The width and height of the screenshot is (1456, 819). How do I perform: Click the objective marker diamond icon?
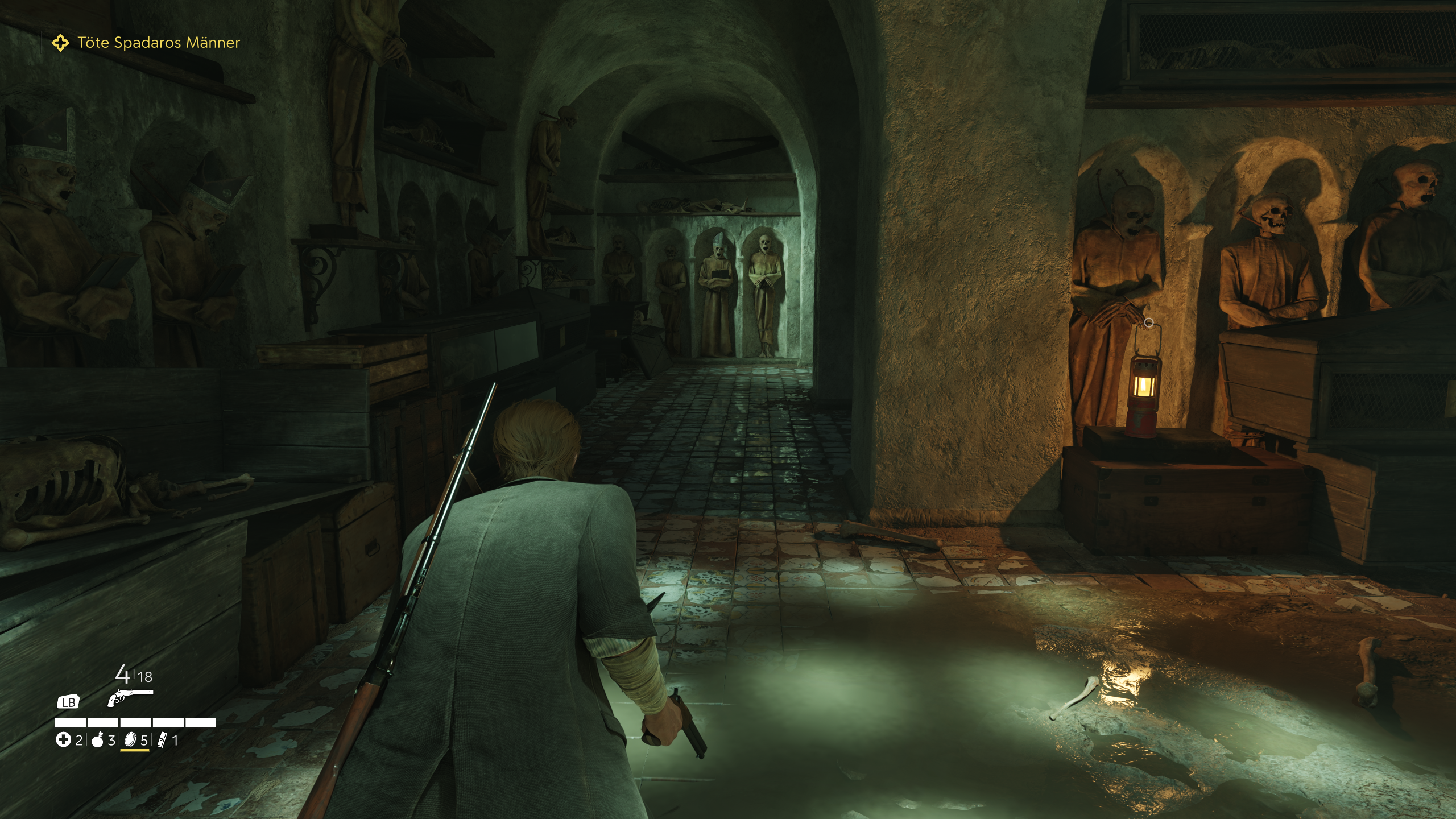click(x=61, y=42)
